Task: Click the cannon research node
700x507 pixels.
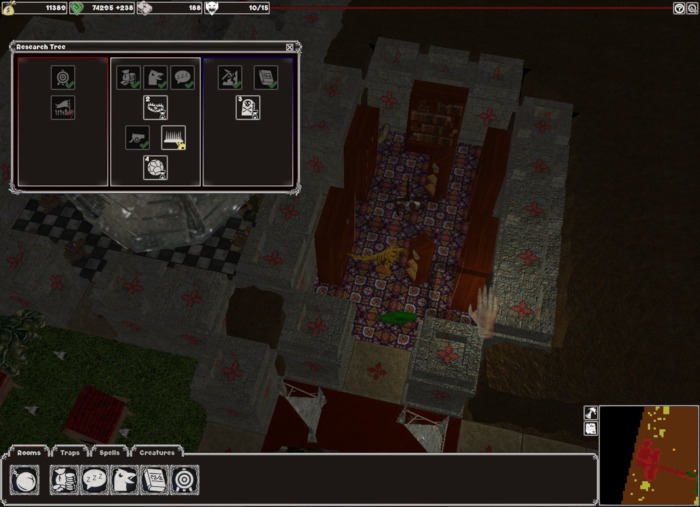Action: coord(138,138)
